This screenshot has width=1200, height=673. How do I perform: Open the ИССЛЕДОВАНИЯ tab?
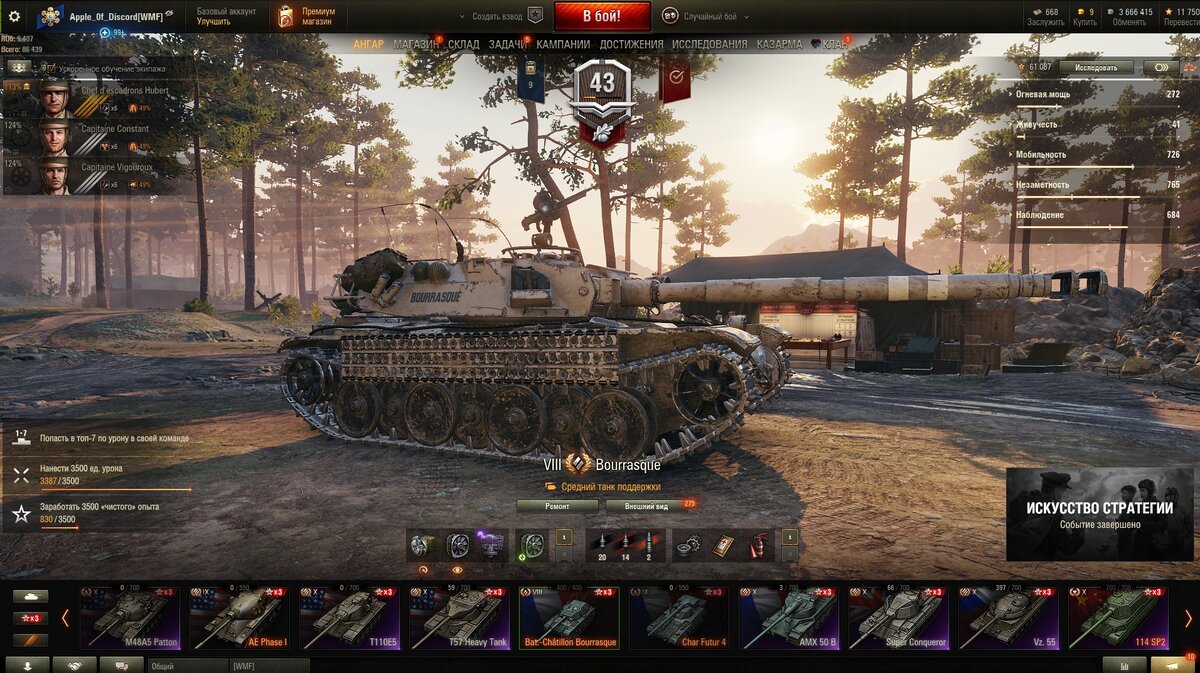click(709, 45)
